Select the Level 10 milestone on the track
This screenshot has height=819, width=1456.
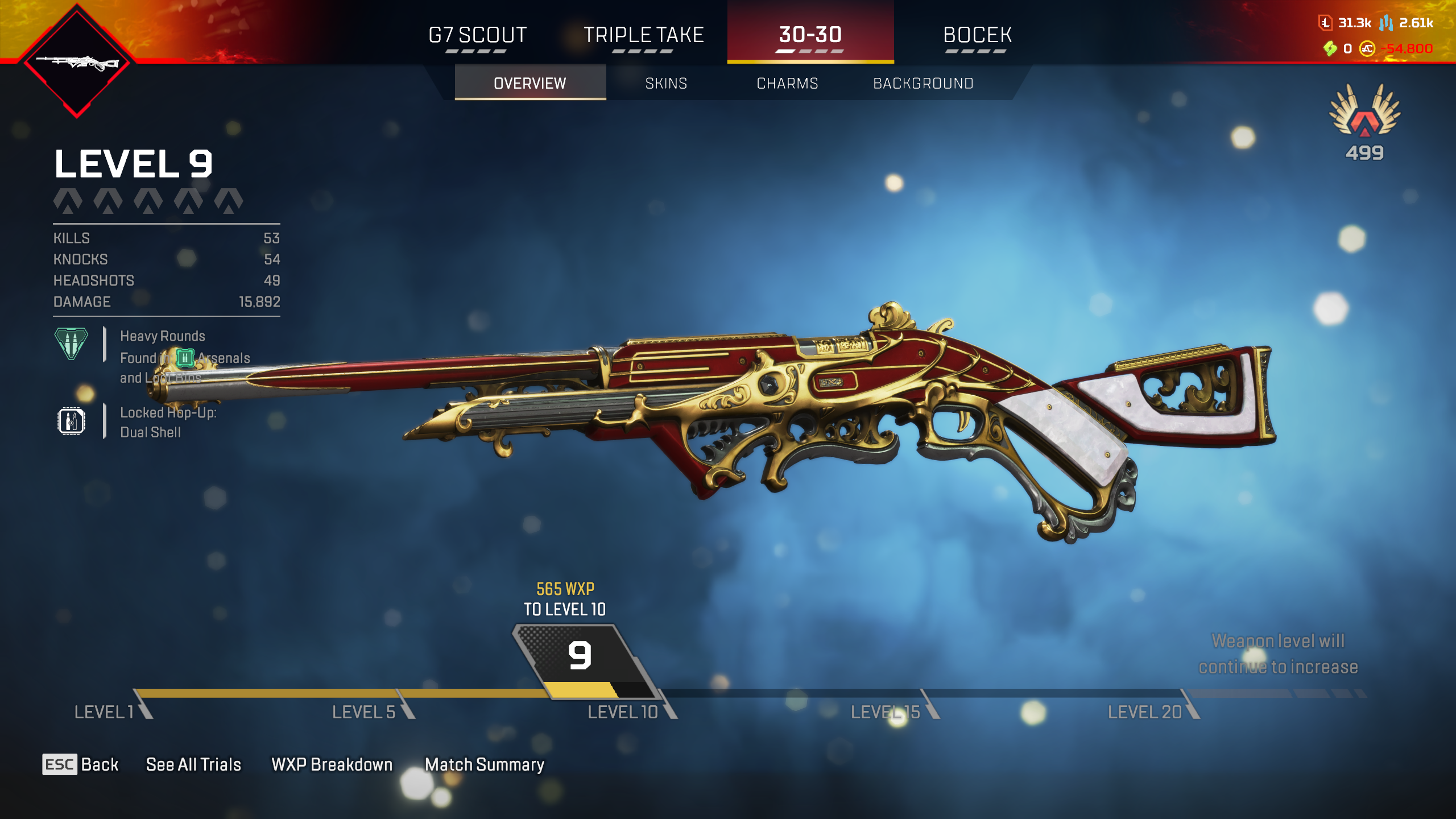[x=623, y=712]
